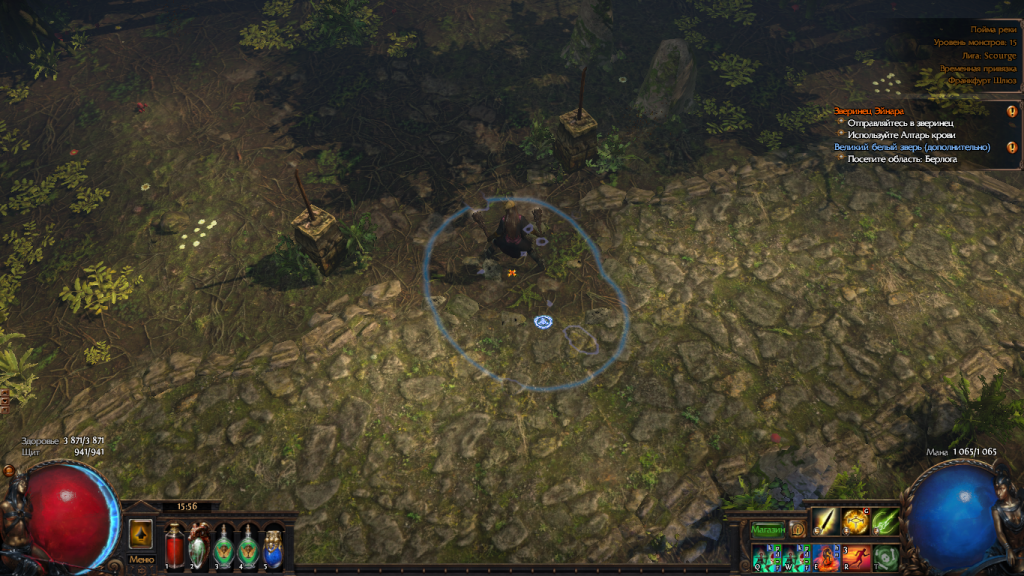
Task: Open the green Магазин shop button
Action: click(768, 528)
